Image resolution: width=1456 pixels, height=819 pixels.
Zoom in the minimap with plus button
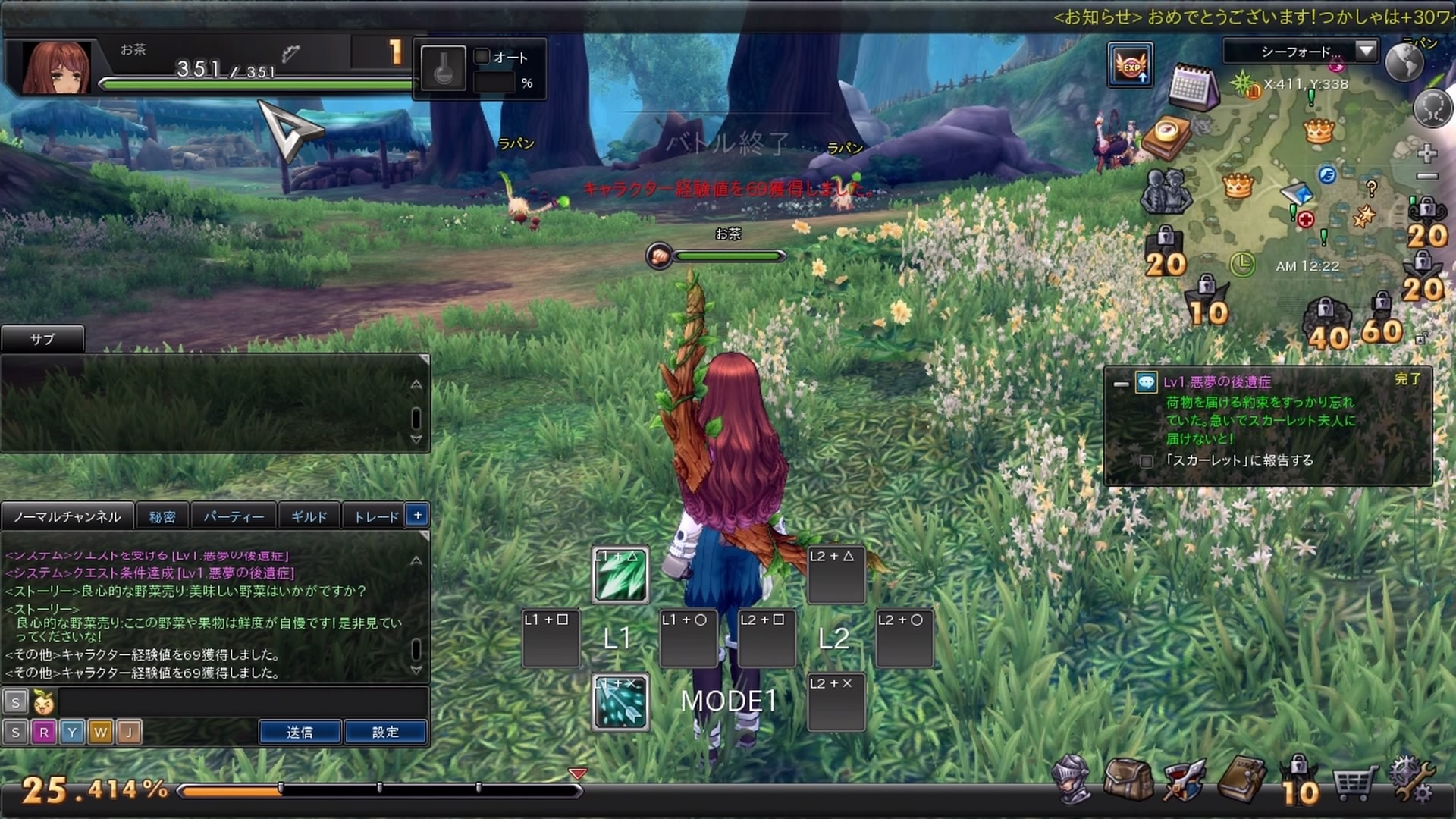(1427, 153)
